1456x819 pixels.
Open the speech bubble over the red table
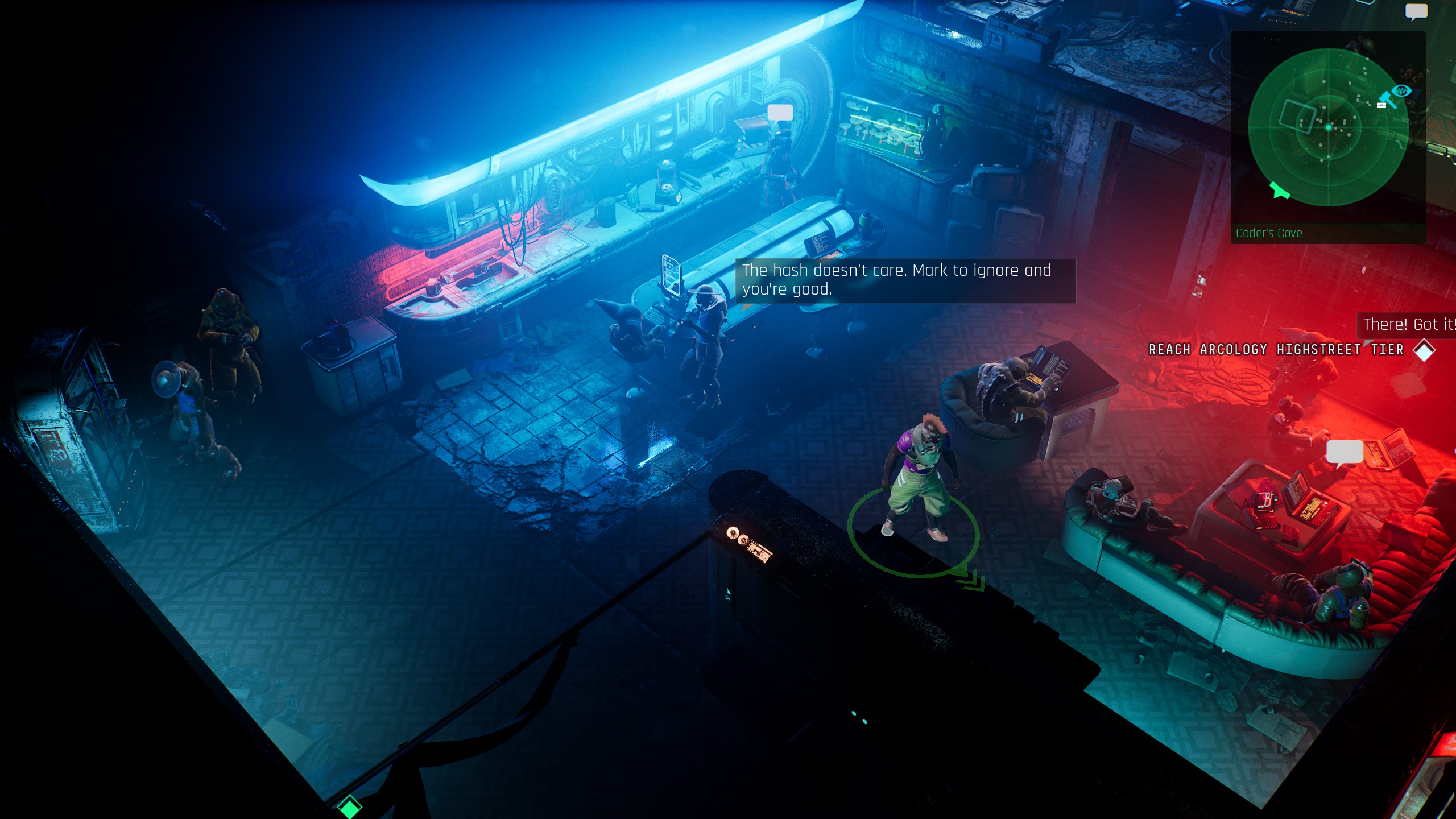1345,453
